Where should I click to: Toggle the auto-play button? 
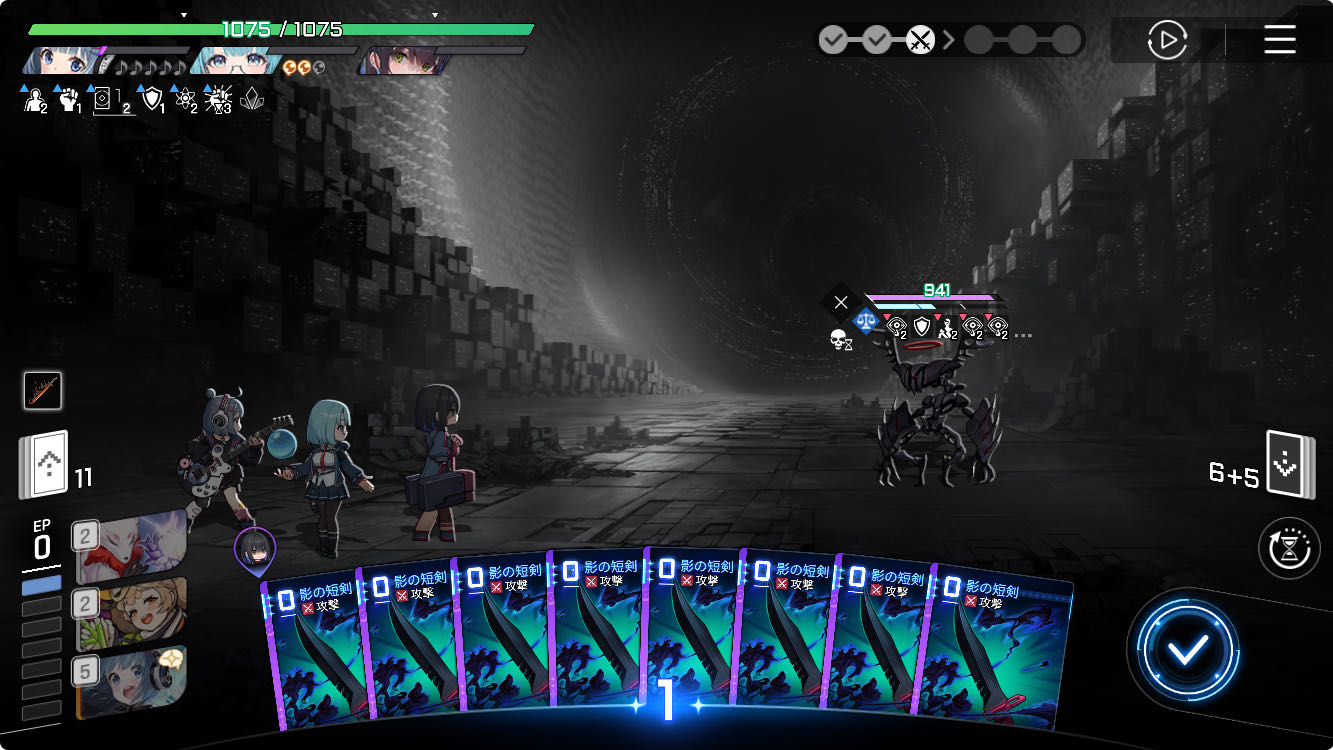(x=1166, y=40)
